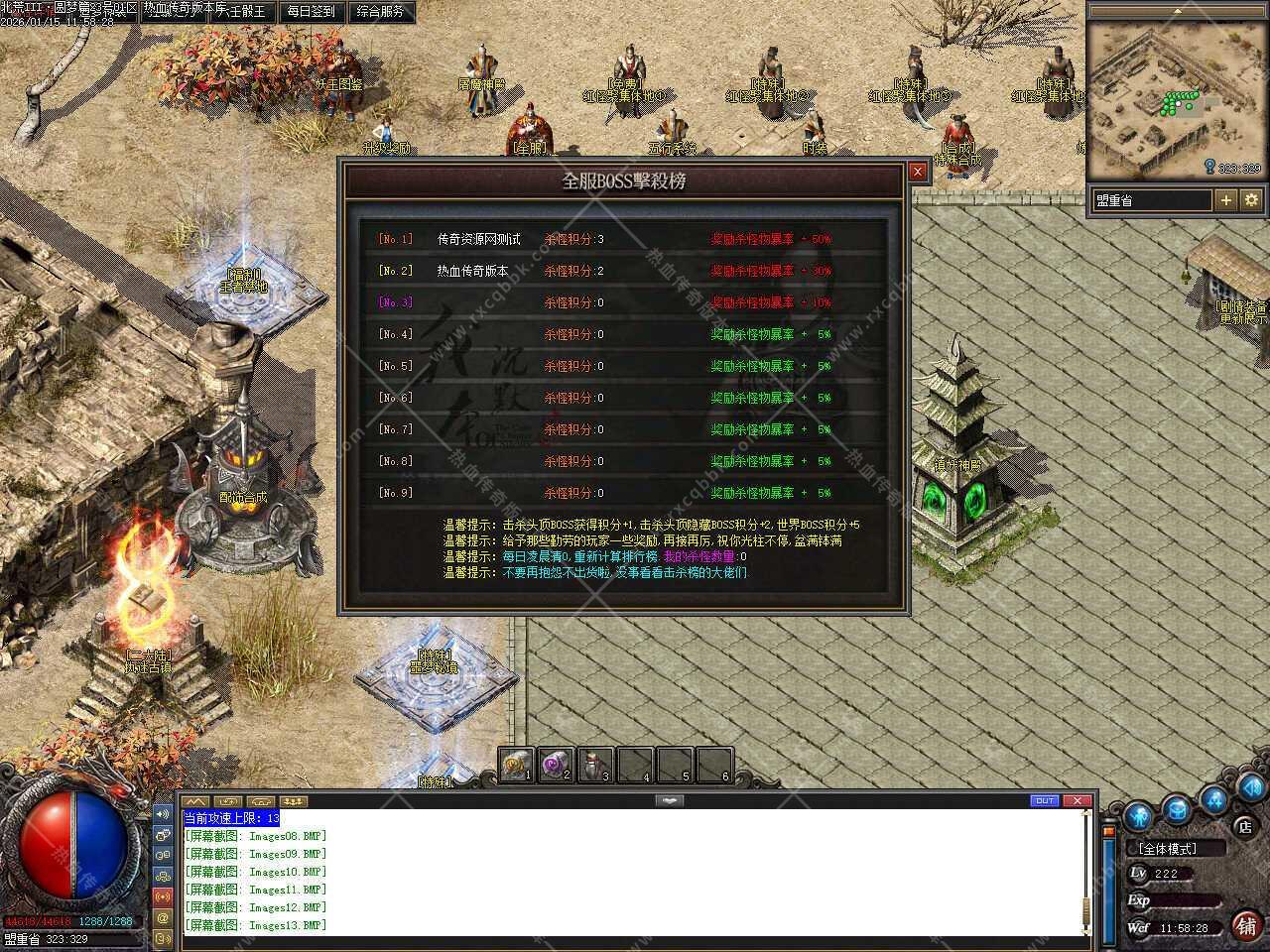The height and width of the screenshot is (952, 1270).
Task: Close the chat panel with red X
Action: [x=1078, y=800]
